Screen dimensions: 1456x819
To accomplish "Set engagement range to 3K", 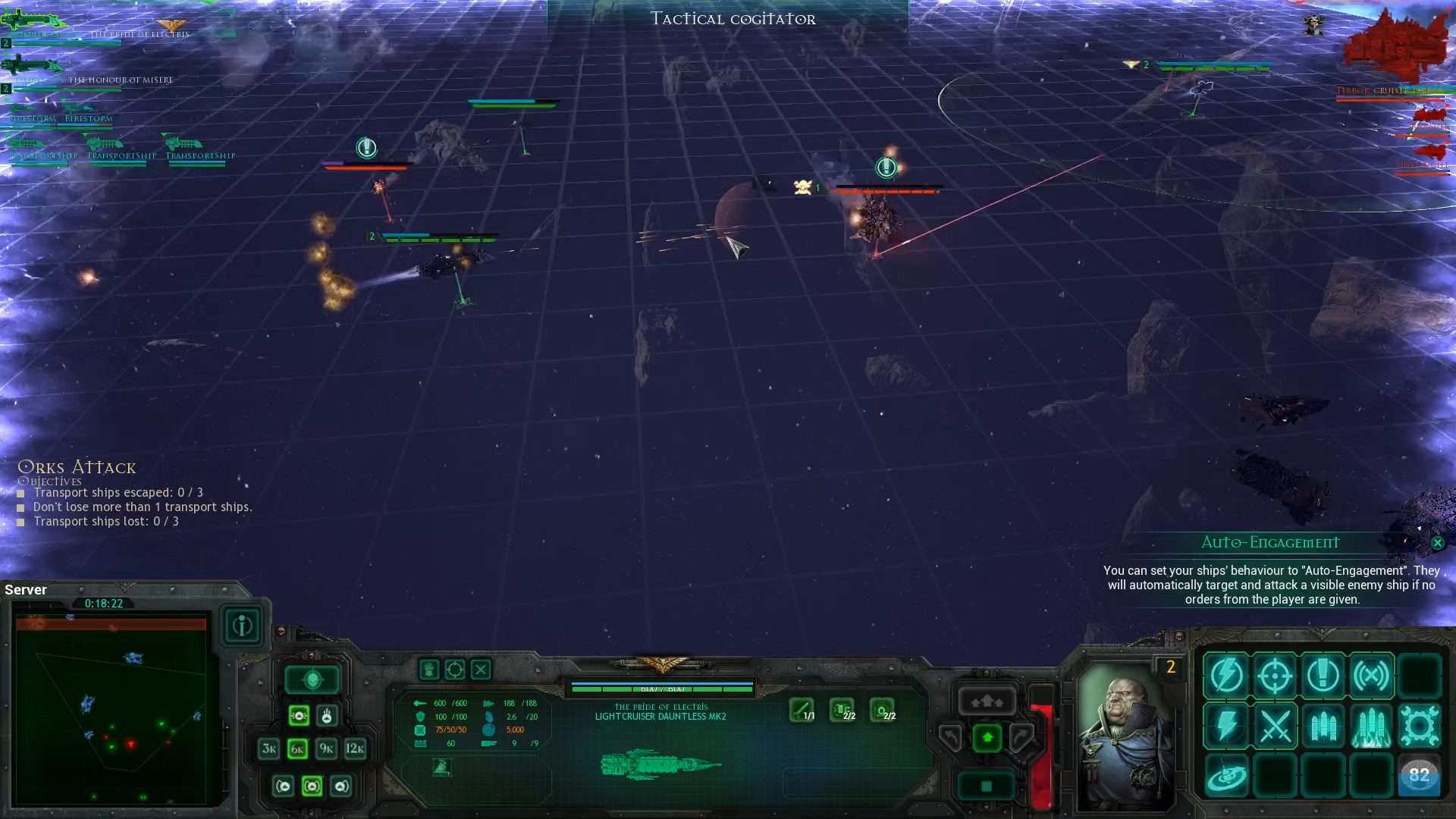I will (268, 749).
